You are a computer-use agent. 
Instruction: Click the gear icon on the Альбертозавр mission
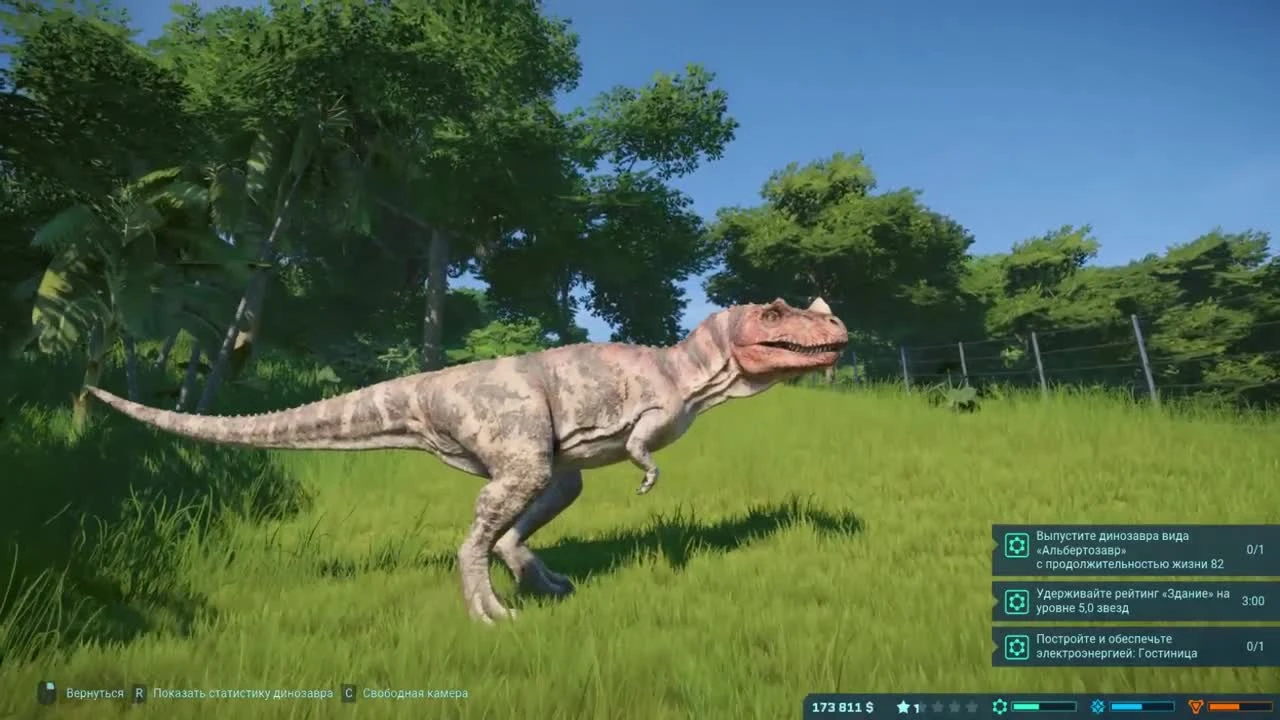1016,546
